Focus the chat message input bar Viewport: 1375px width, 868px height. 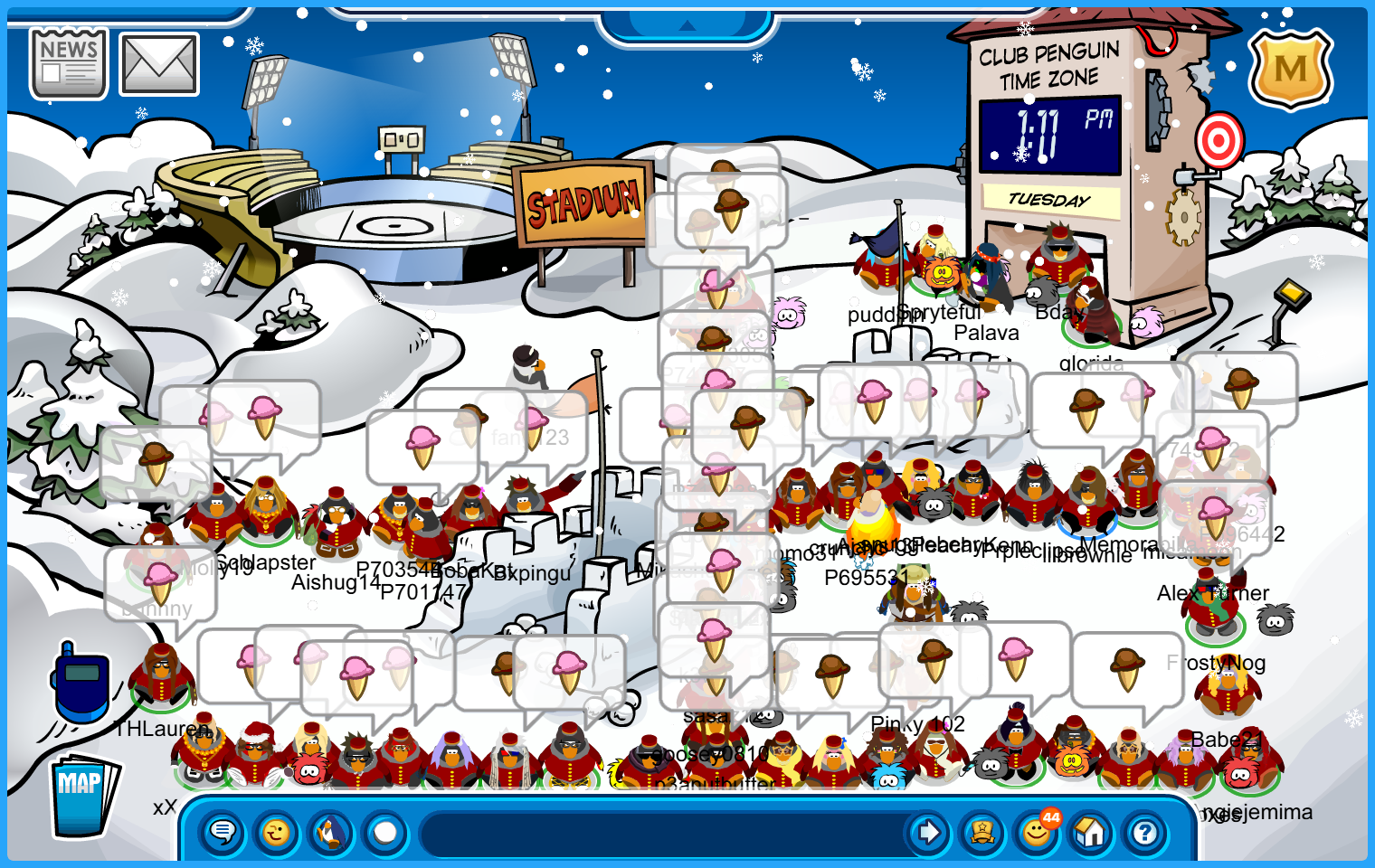(x=665, y=832)
